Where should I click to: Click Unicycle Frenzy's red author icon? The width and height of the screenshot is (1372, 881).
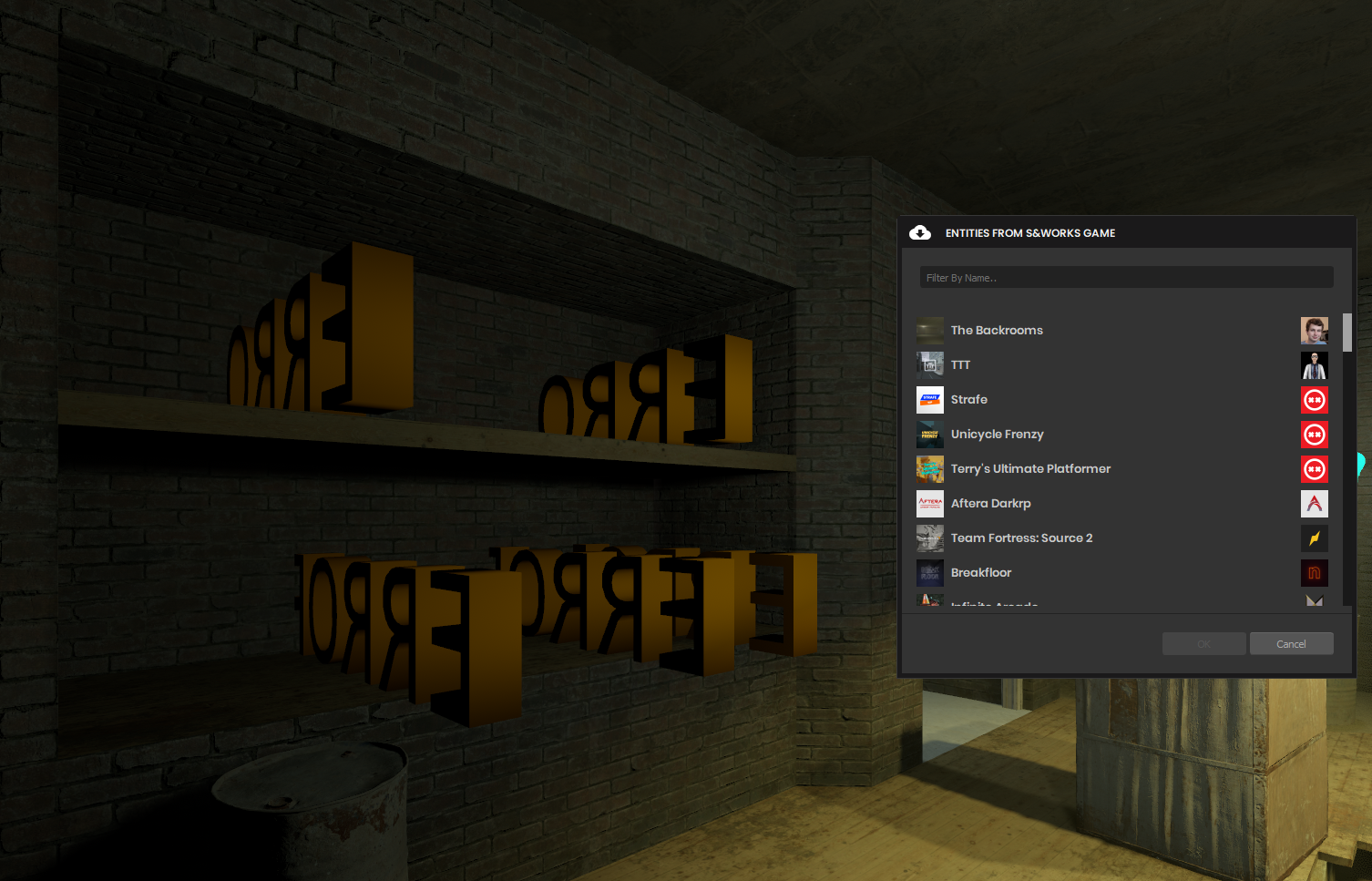click(1314, 435)
